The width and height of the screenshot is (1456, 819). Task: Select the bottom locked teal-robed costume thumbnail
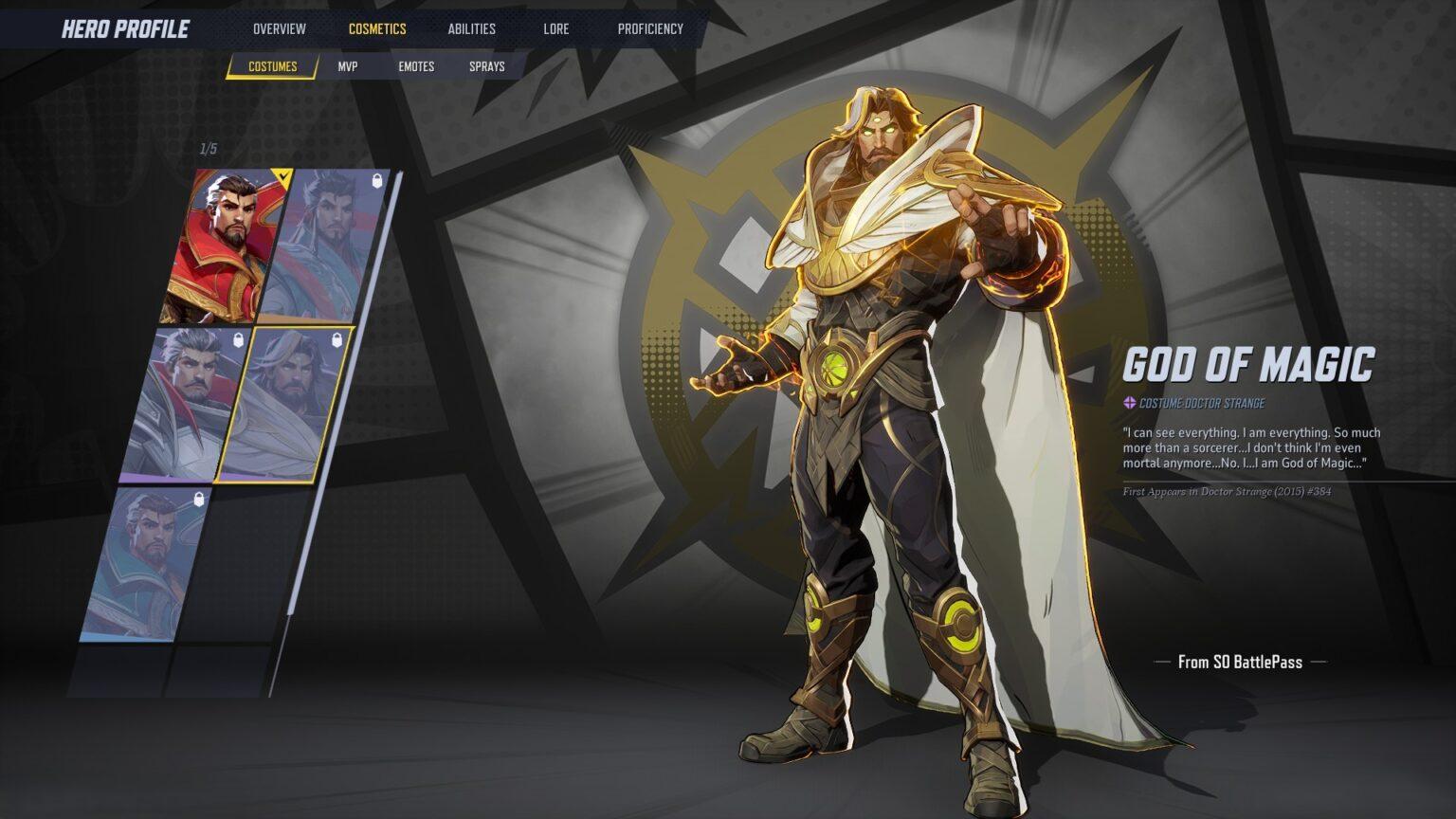(147, 564)
